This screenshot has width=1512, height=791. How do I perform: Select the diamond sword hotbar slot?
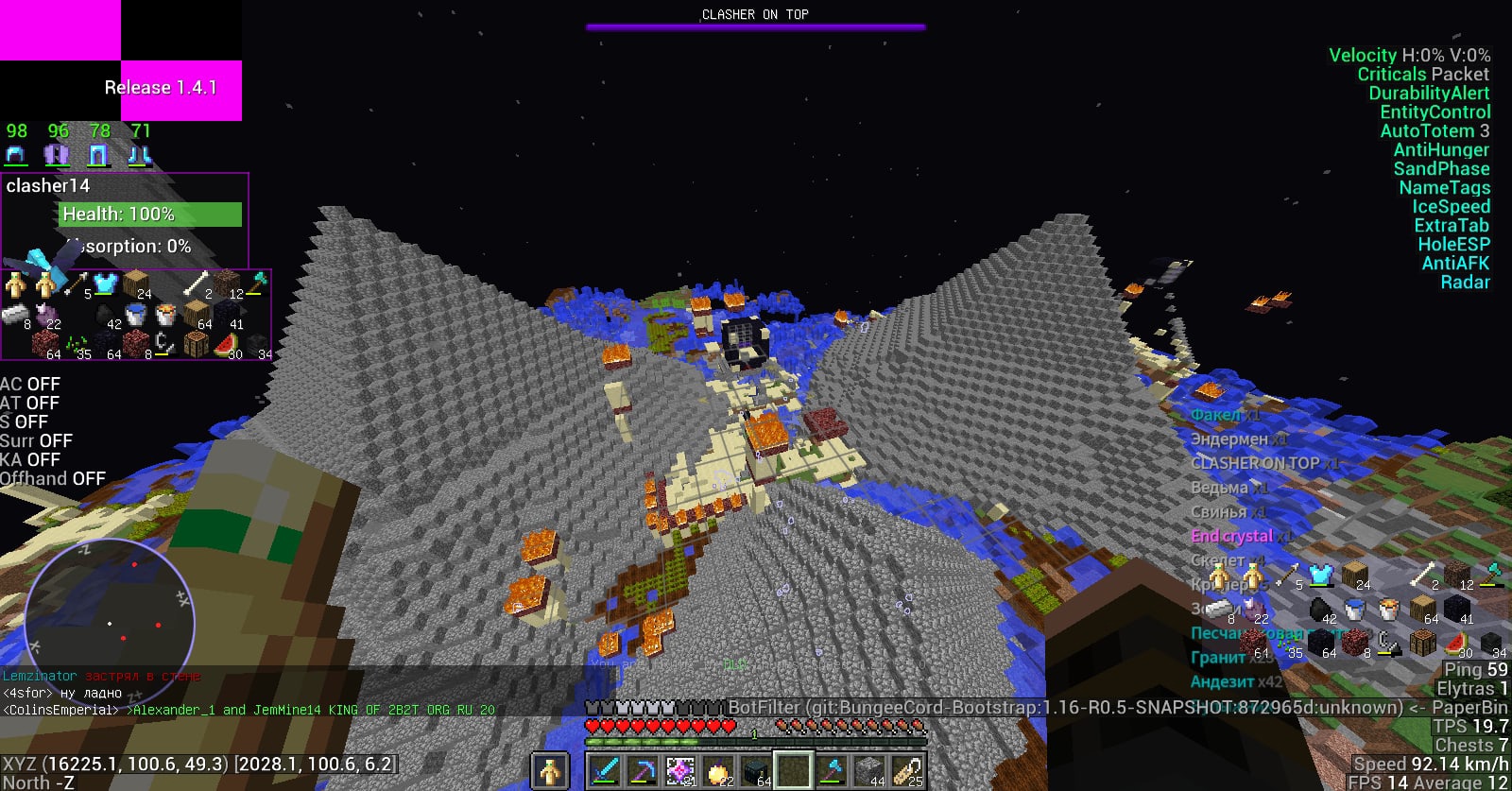[605, 771]
